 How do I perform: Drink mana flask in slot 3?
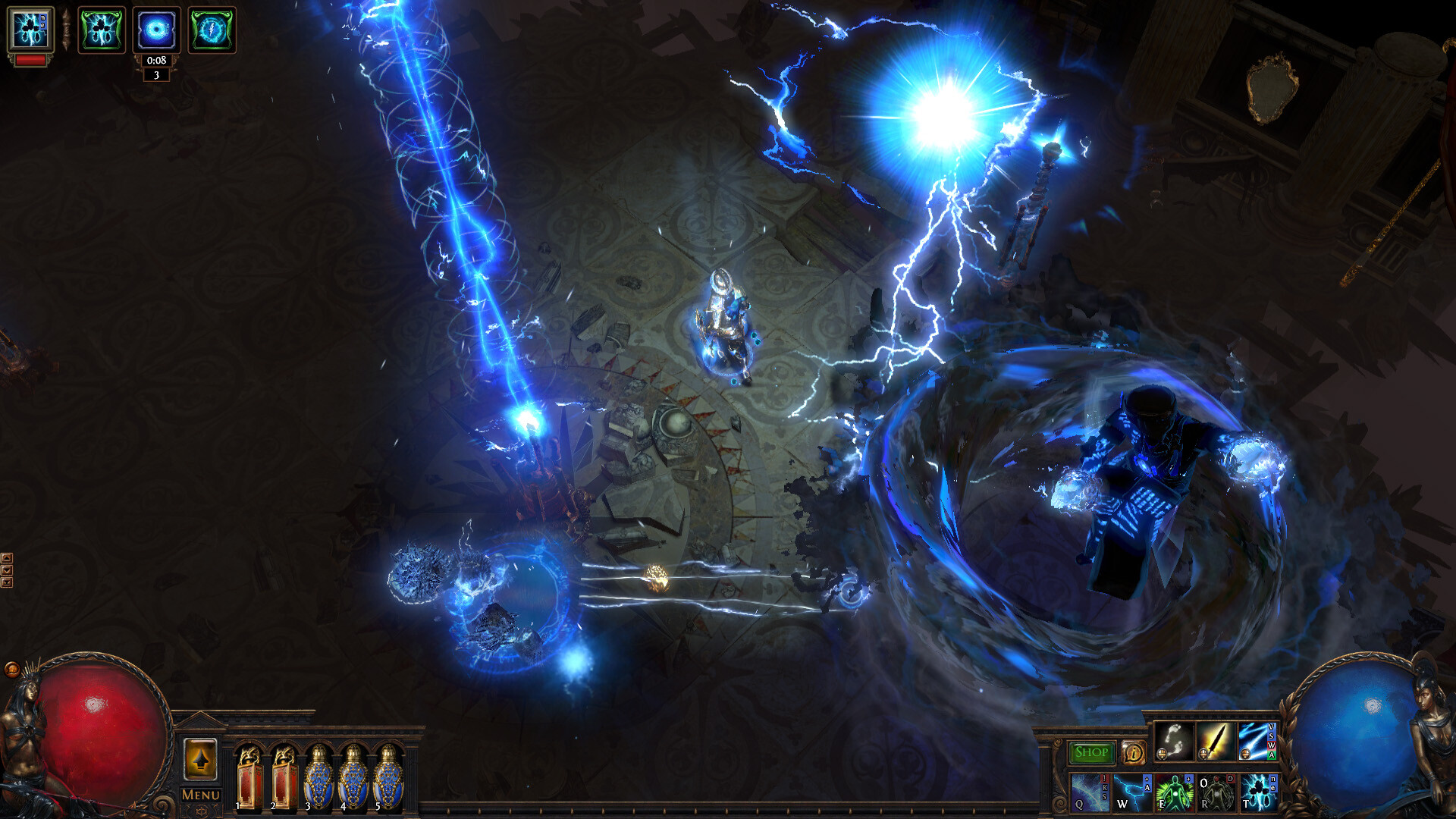tap(319, 777)
